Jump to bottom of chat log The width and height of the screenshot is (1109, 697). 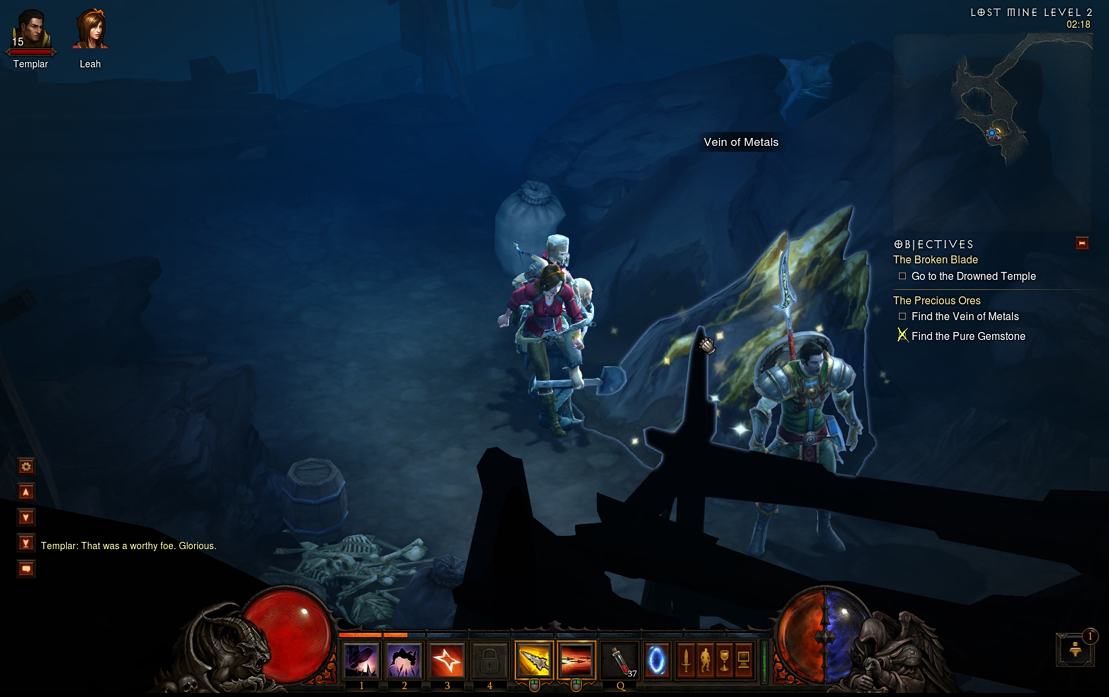click(x=27, y=543)
